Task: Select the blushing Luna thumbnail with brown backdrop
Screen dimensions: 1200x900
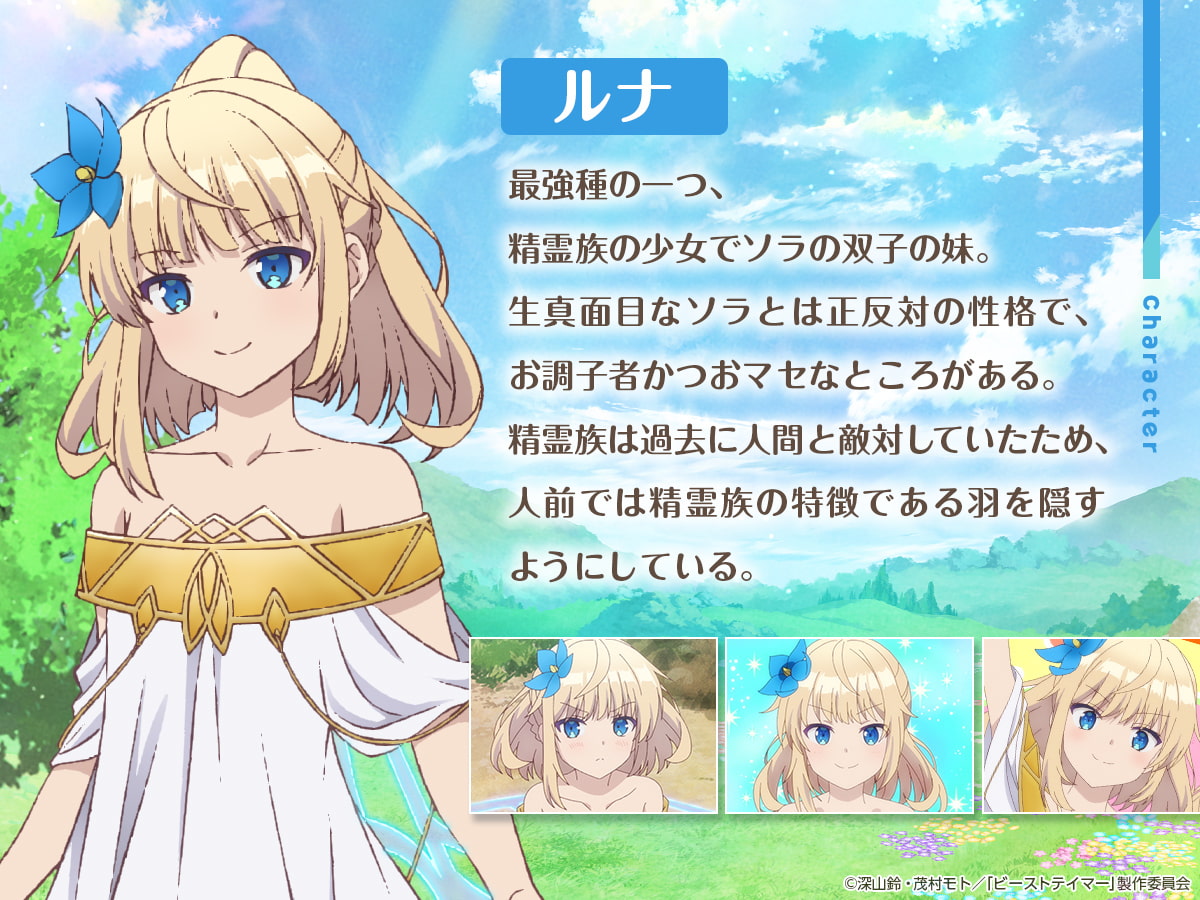Action: 594,725
